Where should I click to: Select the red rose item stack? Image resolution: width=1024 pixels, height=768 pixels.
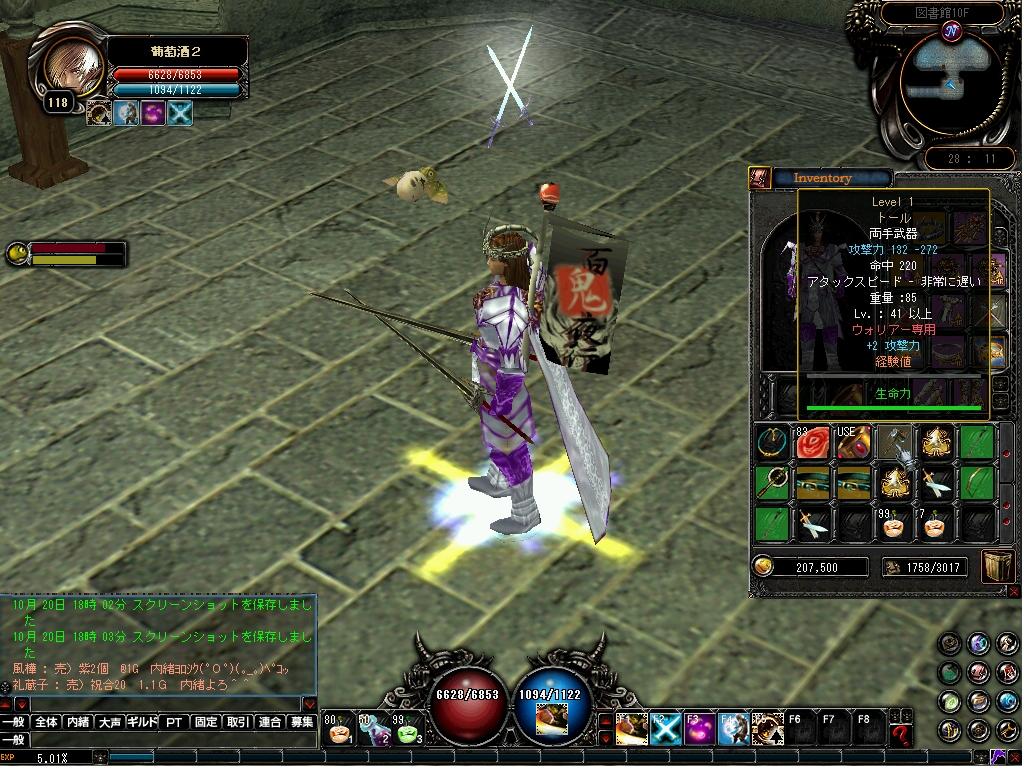pyautogui.click(x=812, y=442)
